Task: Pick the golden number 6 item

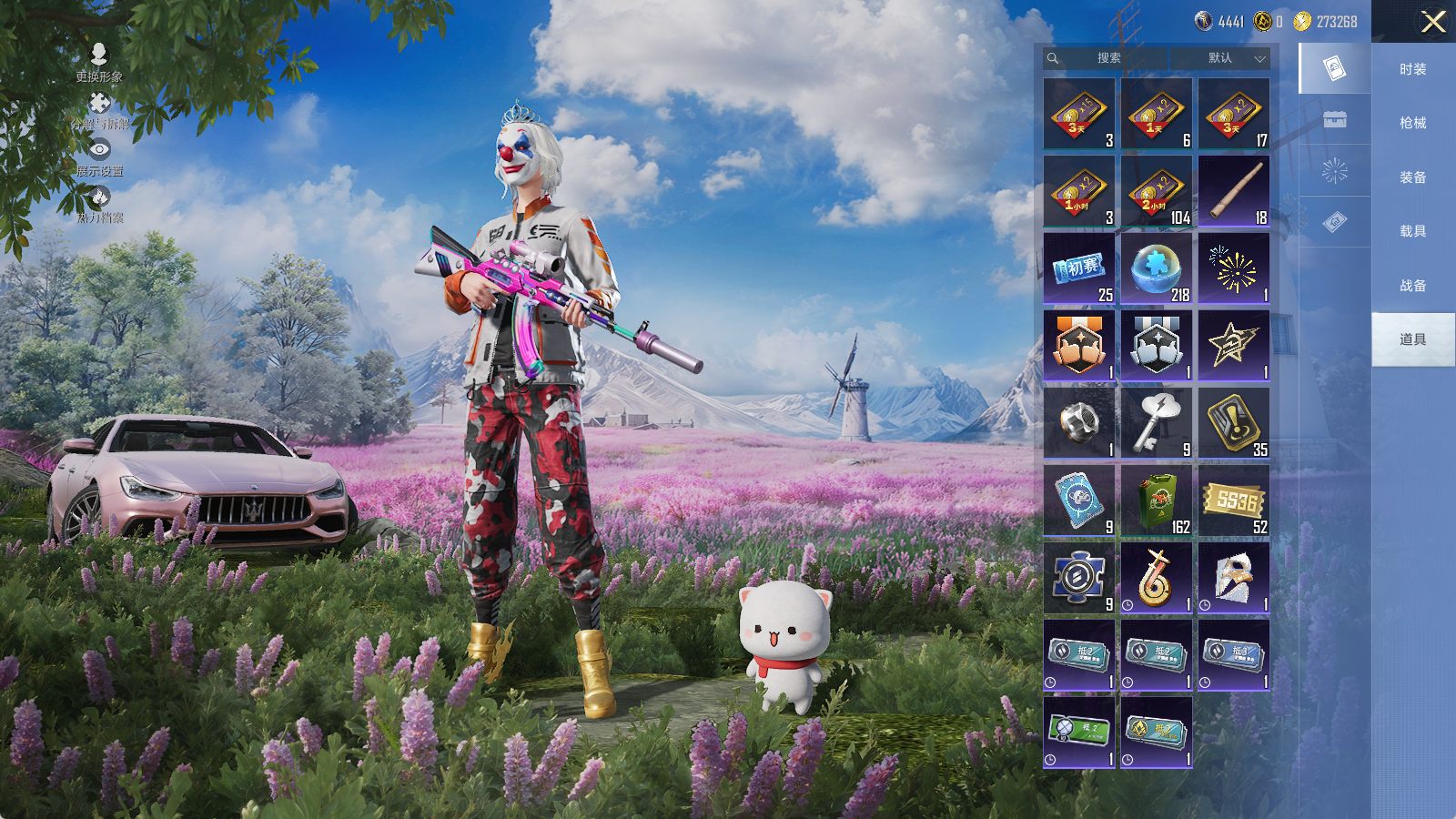Action: [x=1157, y=578]
